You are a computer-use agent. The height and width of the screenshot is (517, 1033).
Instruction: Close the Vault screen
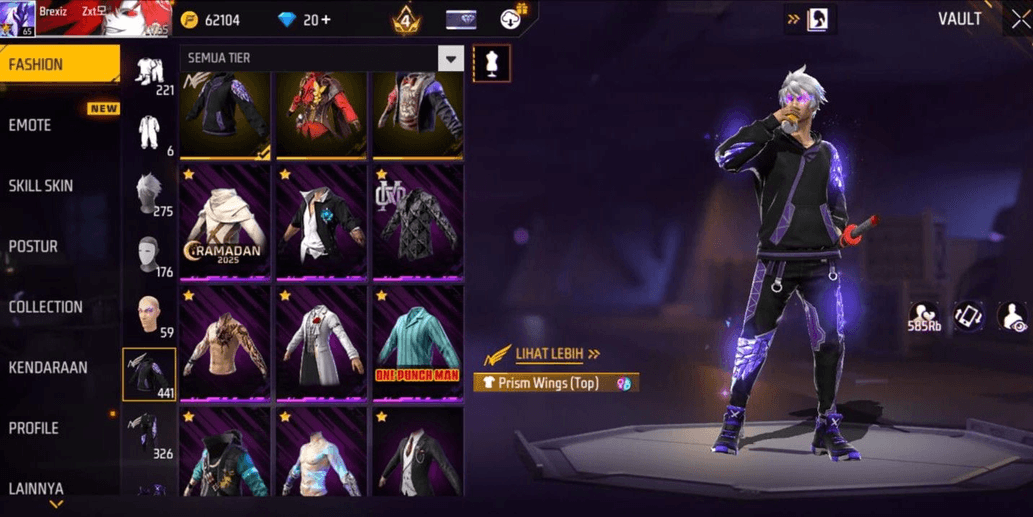coord(1019,20)
